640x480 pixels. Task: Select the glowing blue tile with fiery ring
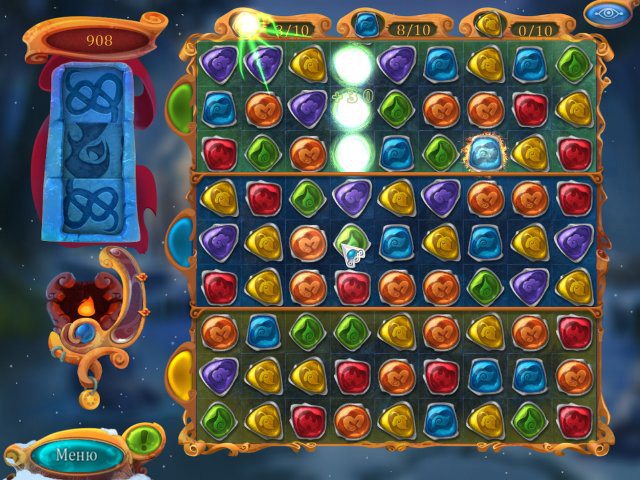click(485, 152)
